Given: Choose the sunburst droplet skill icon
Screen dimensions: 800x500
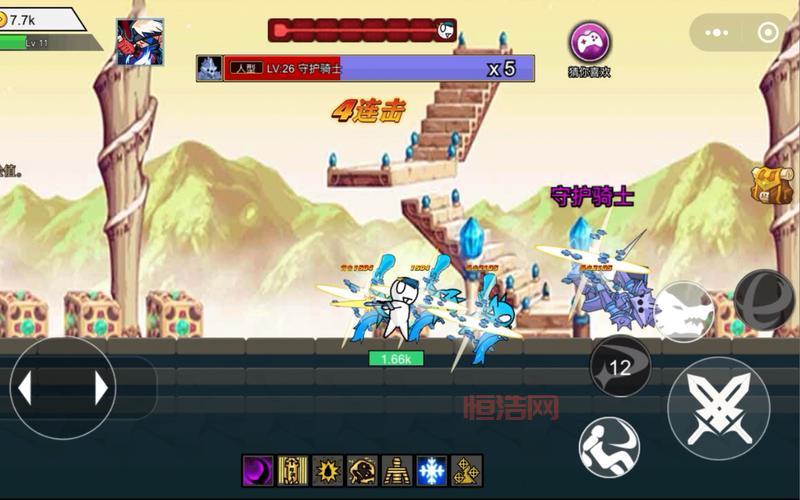Looking at the screenshot, I should 328,470.
